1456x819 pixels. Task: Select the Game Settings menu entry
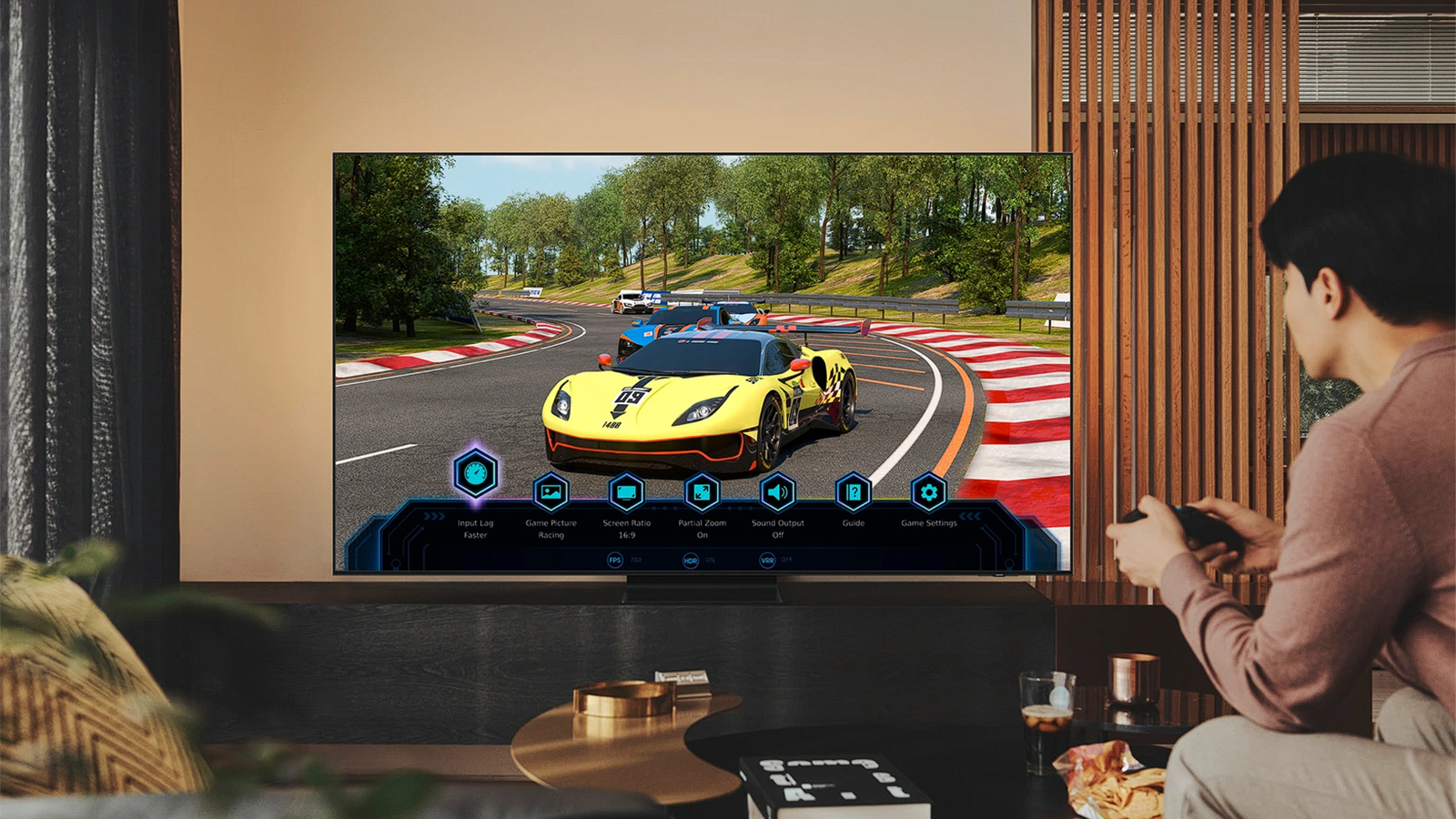point(929,523)
